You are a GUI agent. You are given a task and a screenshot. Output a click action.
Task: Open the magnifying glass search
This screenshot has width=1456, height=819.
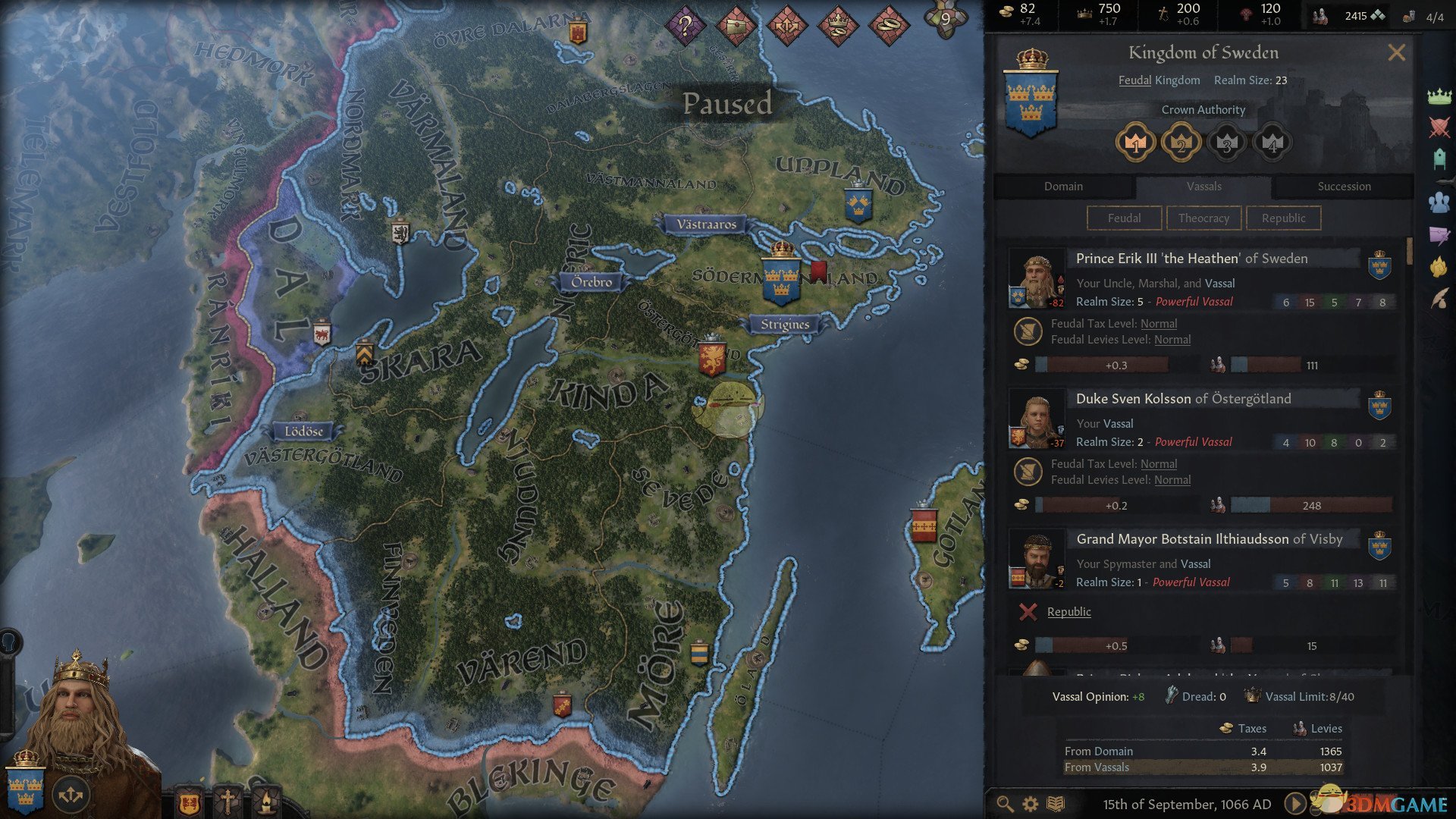(1005, 804)
